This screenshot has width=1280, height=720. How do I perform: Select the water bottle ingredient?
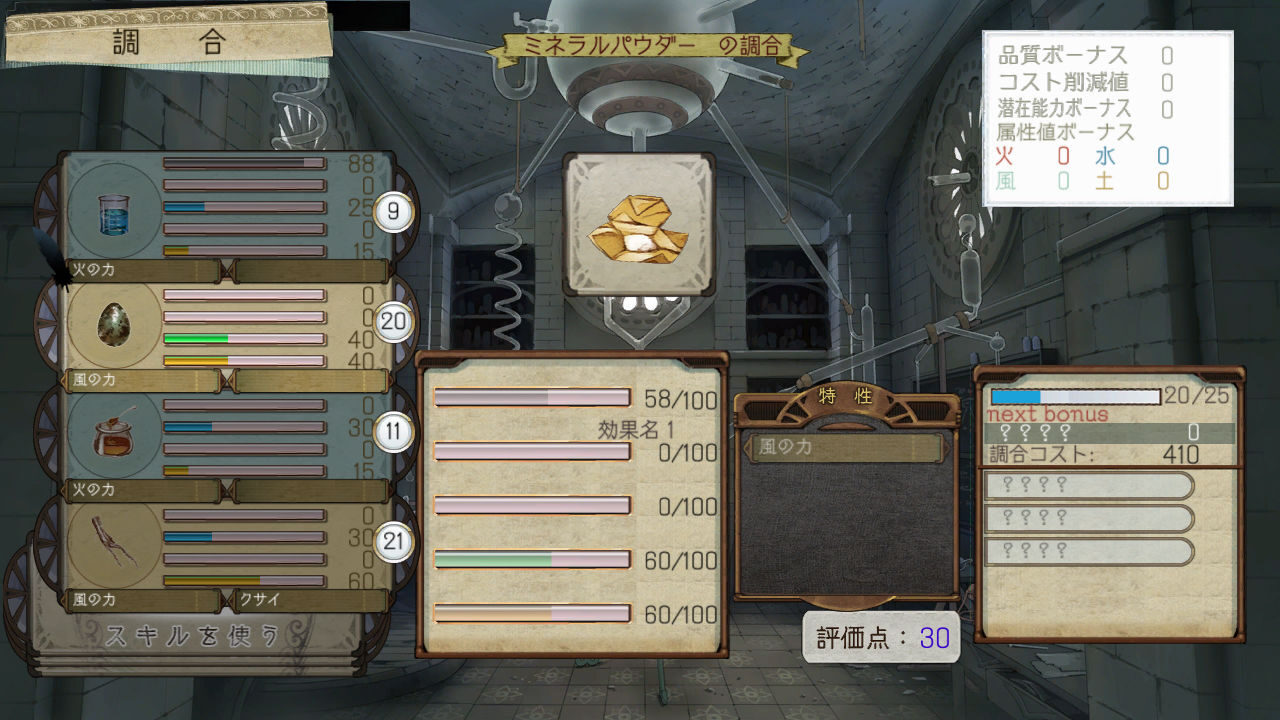(x=113, y=214)
